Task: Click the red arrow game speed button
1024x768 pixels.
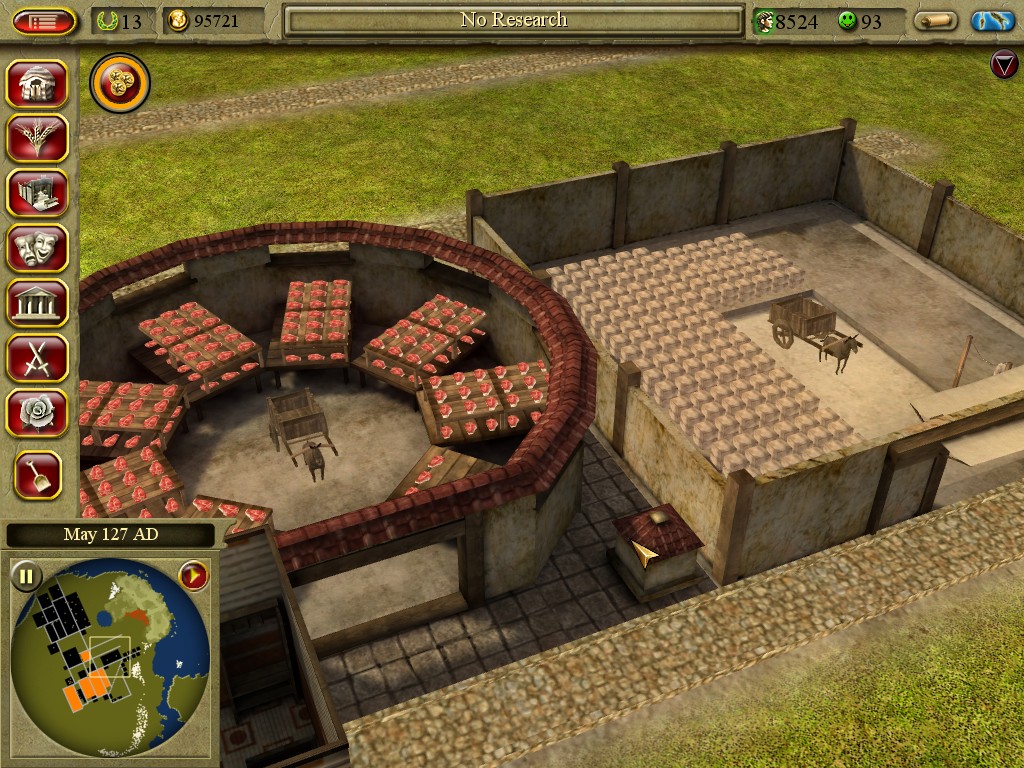Action: 192,576
